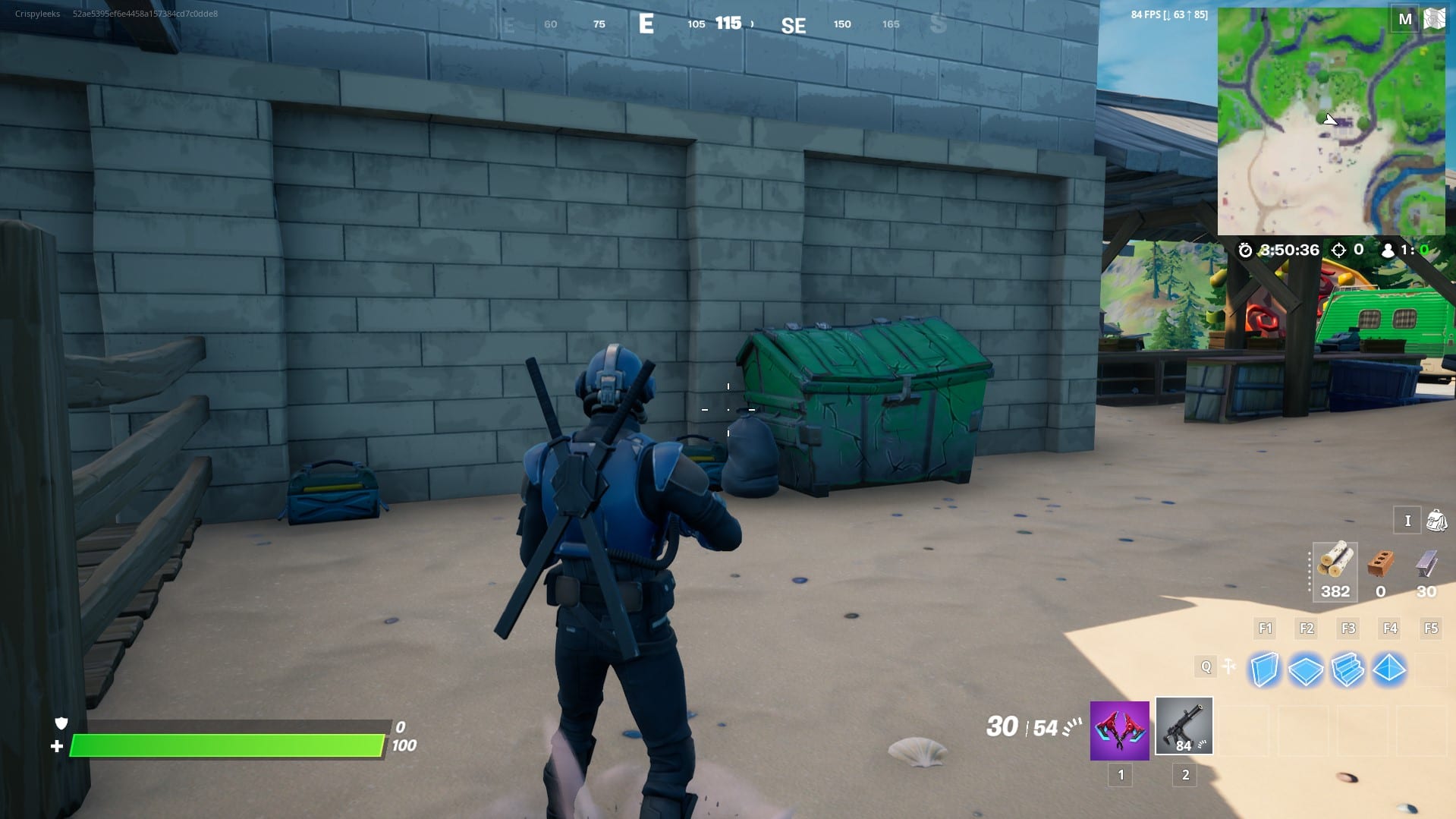Select the stairs build piece icon
The height and width of the screenshot is (819, 1456).
1348,669
